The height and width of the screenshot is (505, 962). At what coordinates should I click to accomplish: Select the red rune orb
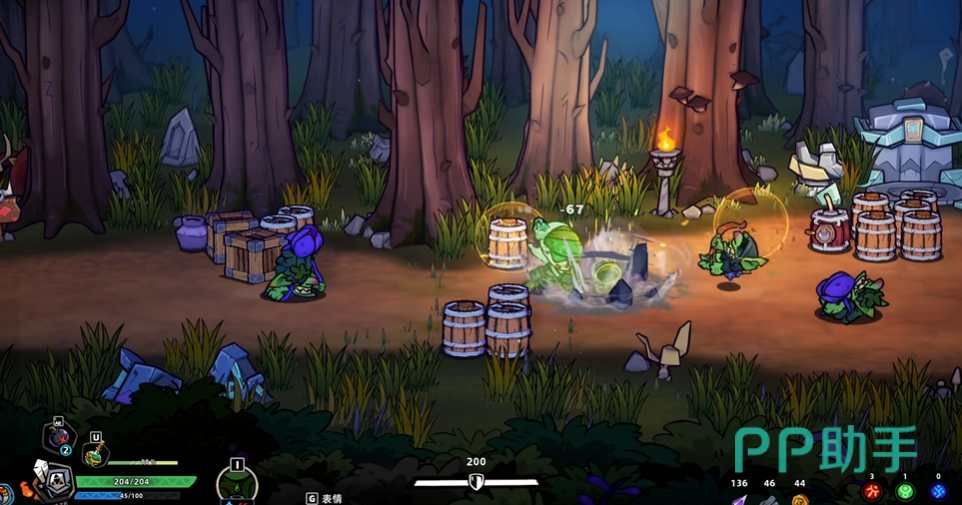point(872,492)
